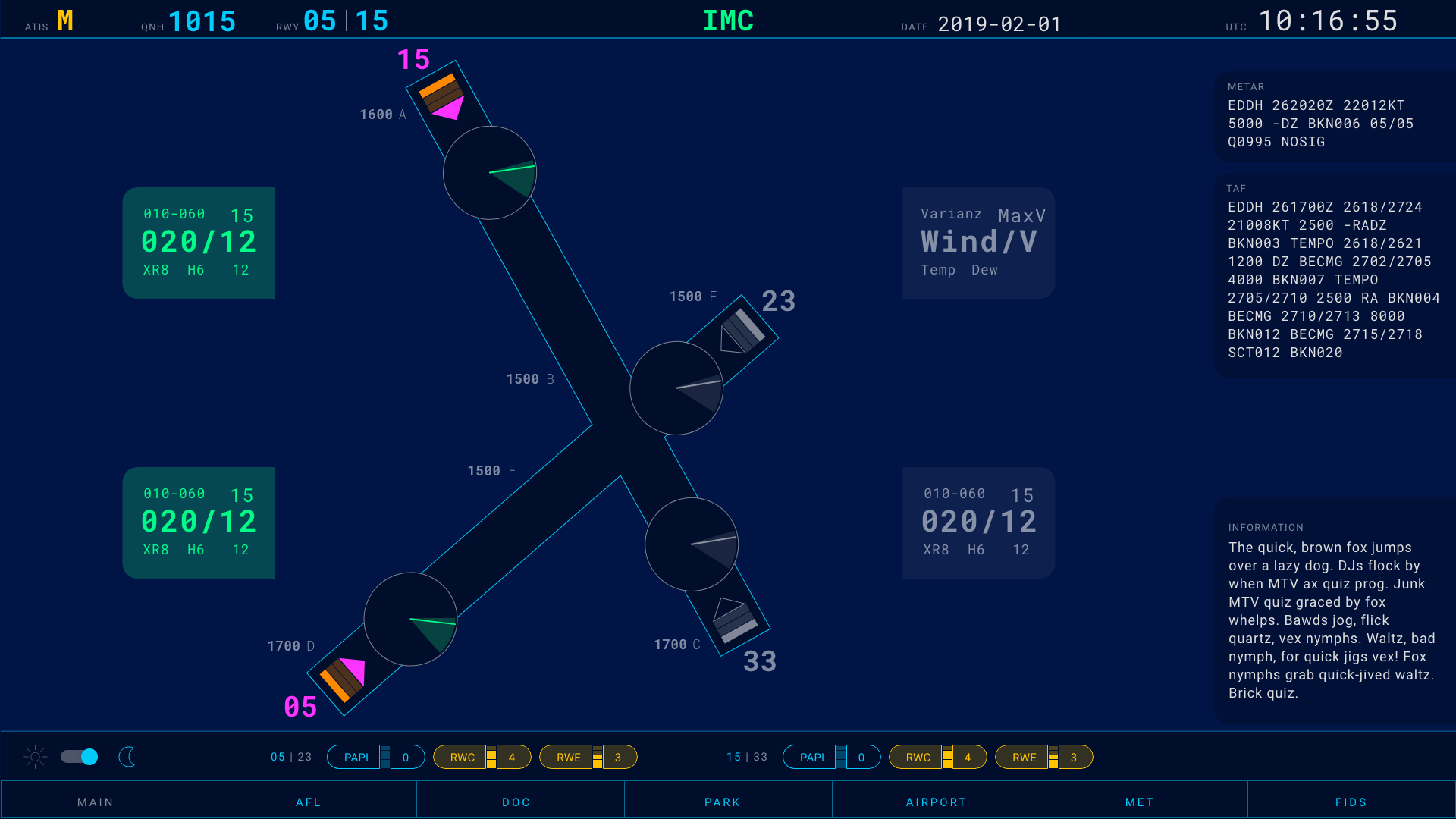
Task: Toggle the day/night brightness switch
Action: [x=79, y=756]
